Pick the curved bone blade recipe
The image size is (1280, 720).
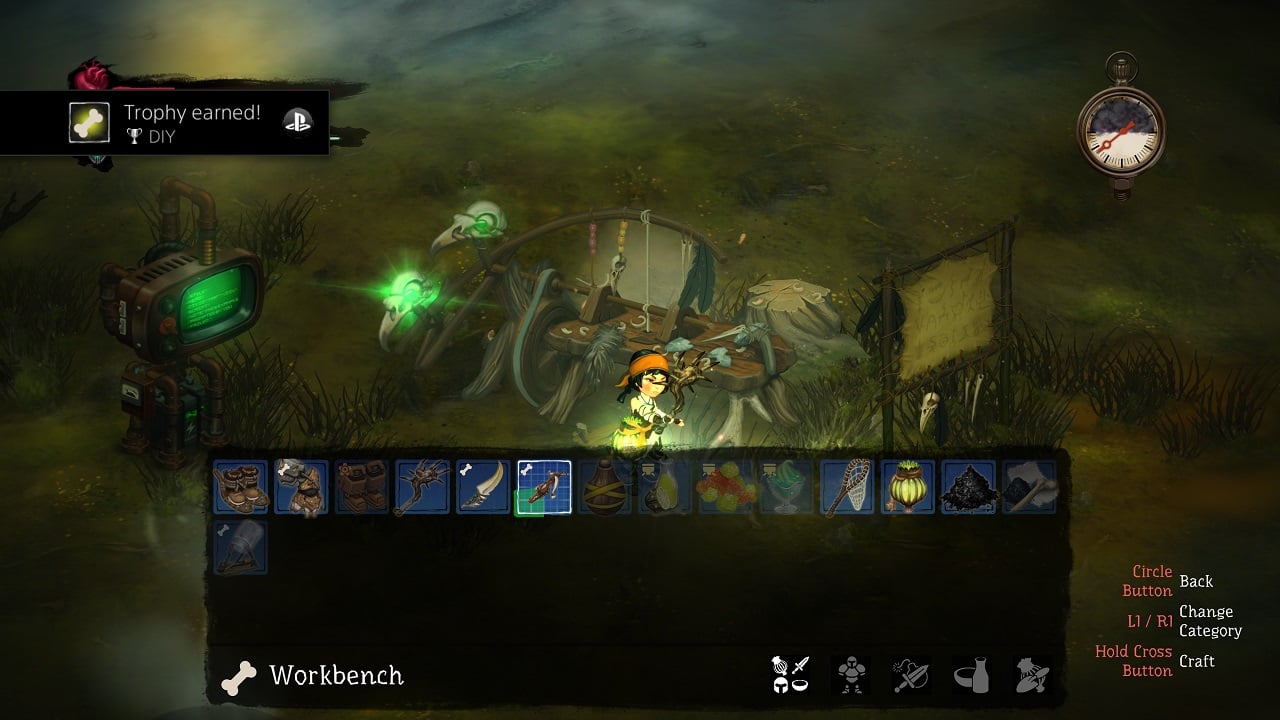(x=483, y=487)
